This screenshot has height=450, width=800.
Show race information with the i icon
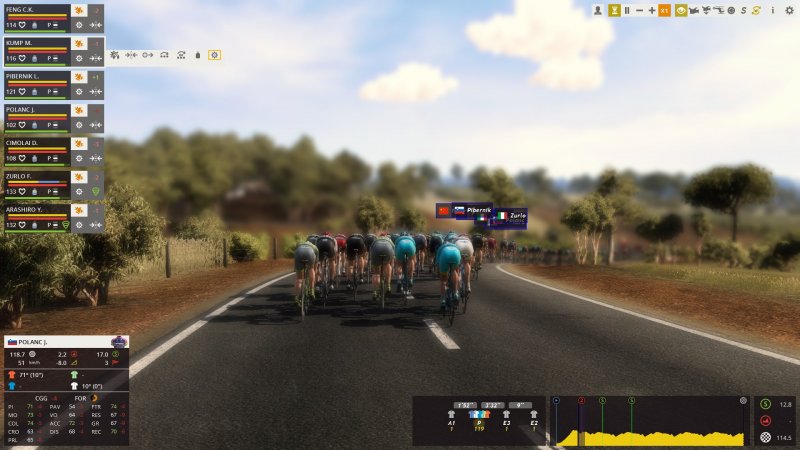tap(772, 10)
